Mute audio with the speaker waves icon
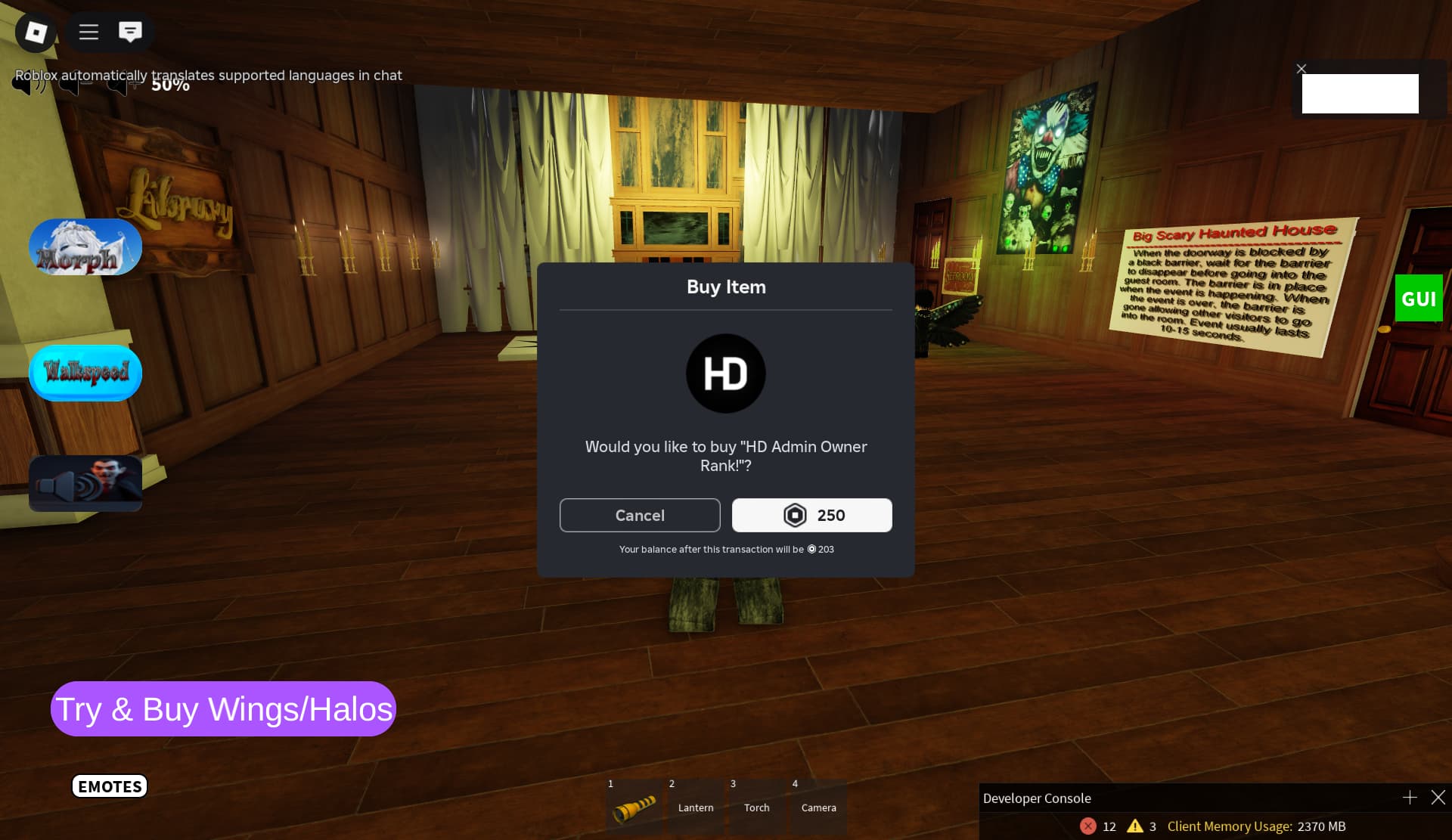 click(28, 84)
